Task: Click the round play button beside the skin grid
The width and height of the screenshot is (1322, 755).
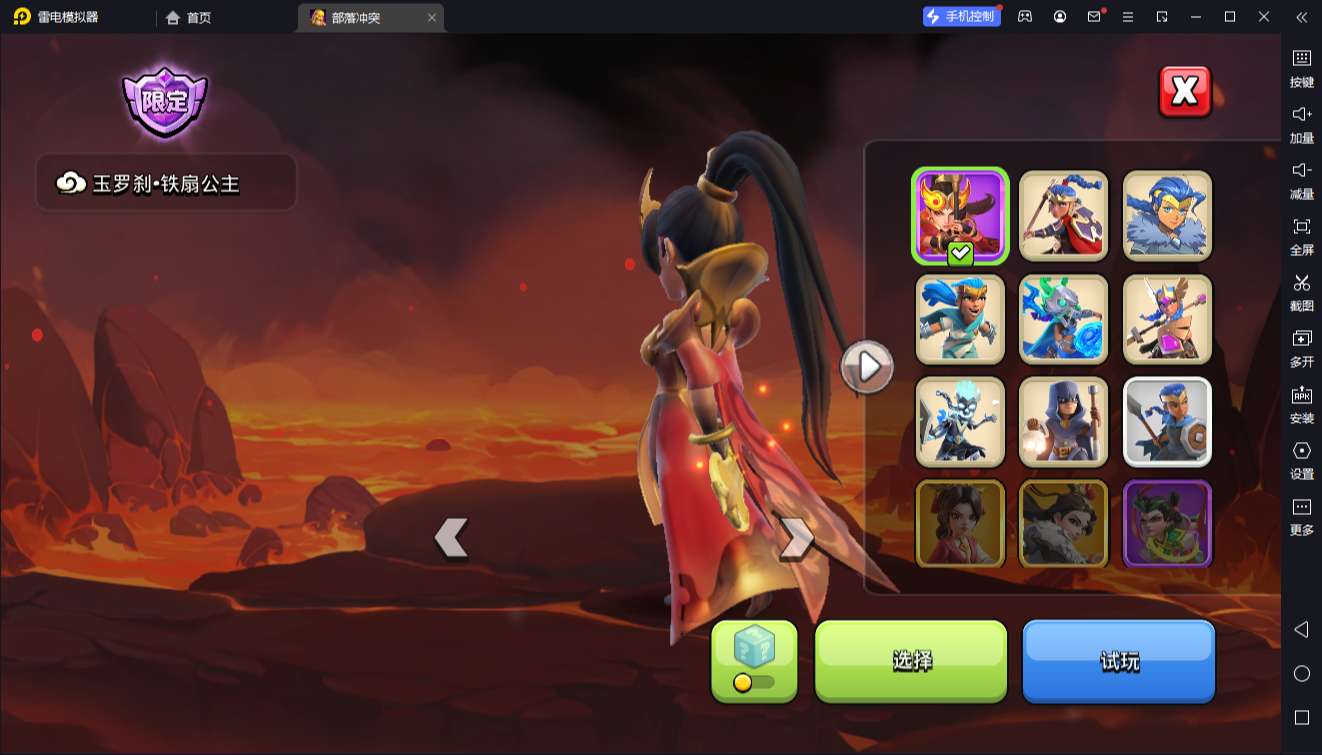Action: coord(867,367)
